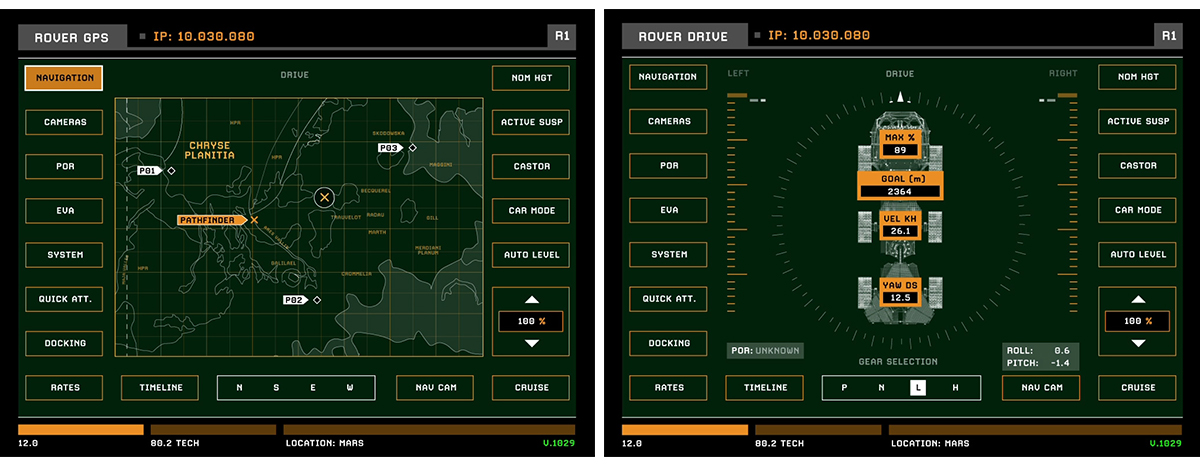This screenshot has width=1200, height=466.
Task: Engage Cruise in the Rover Drive panel
Action: (1138, 388)
